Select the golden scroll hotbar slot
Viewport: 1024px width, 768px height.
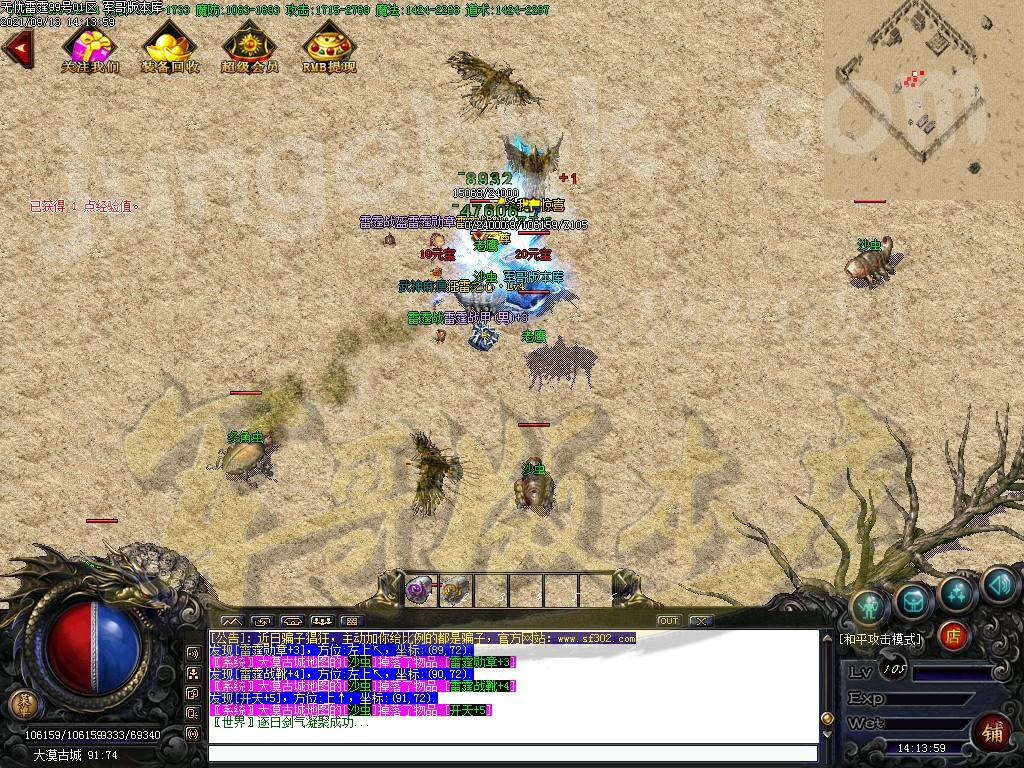(x=454, y=590)
